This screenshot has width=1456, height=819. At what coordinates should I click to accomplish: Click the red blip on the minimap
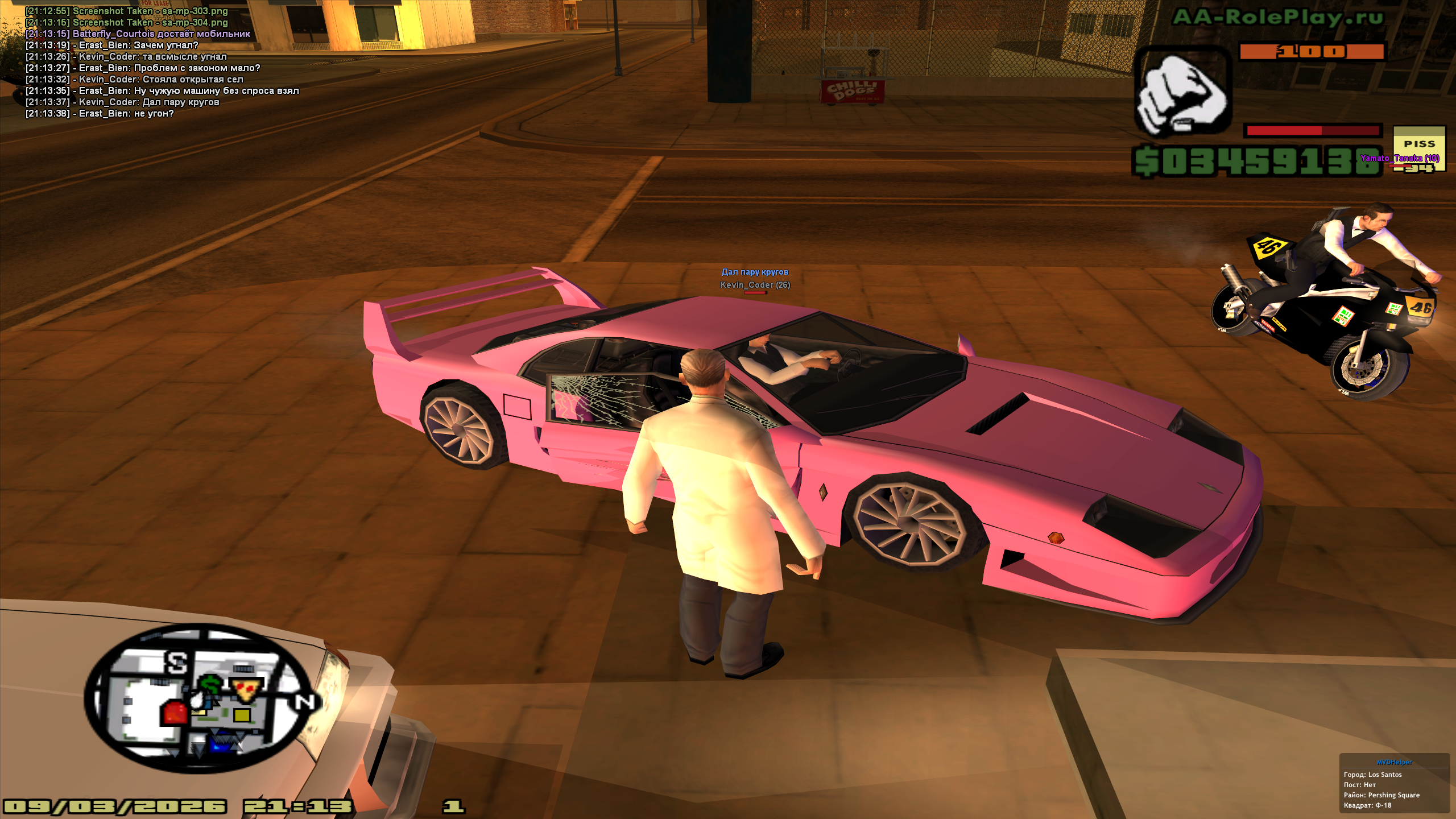tap(174, 712)
